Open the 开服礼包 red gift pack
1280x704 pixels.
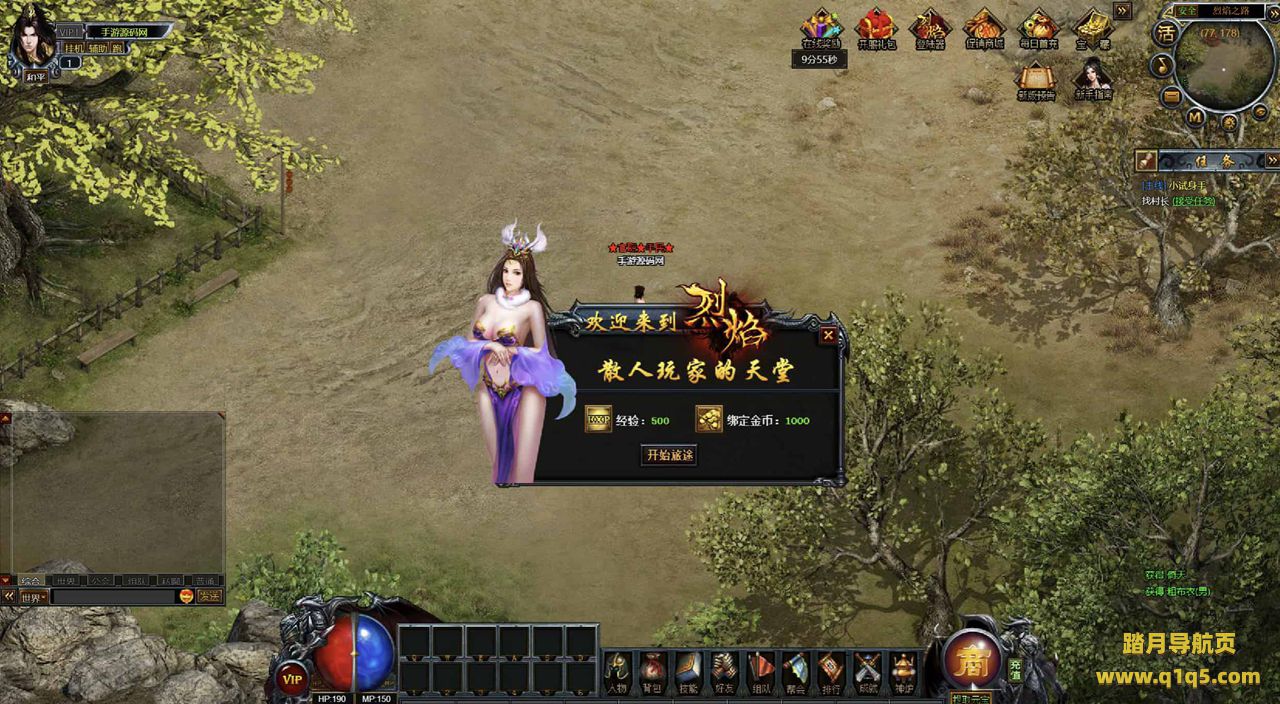876,29
